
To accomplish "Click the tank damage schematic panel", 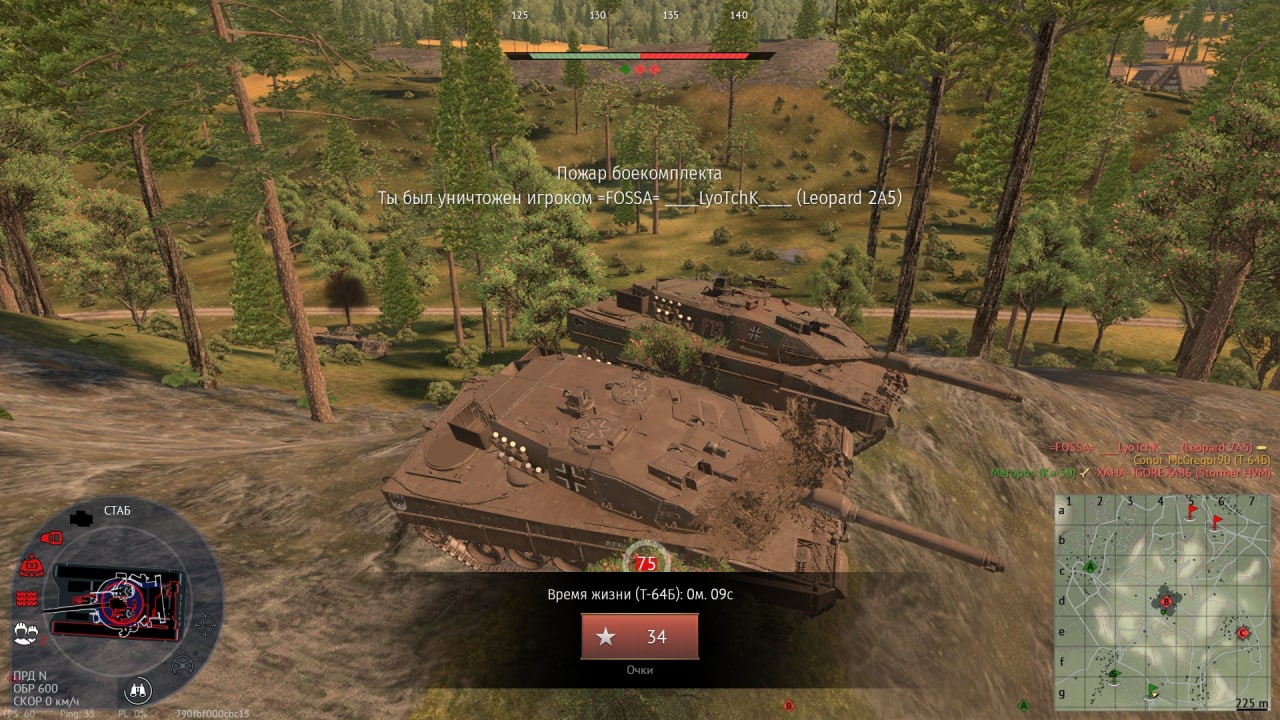I will 118,599.
